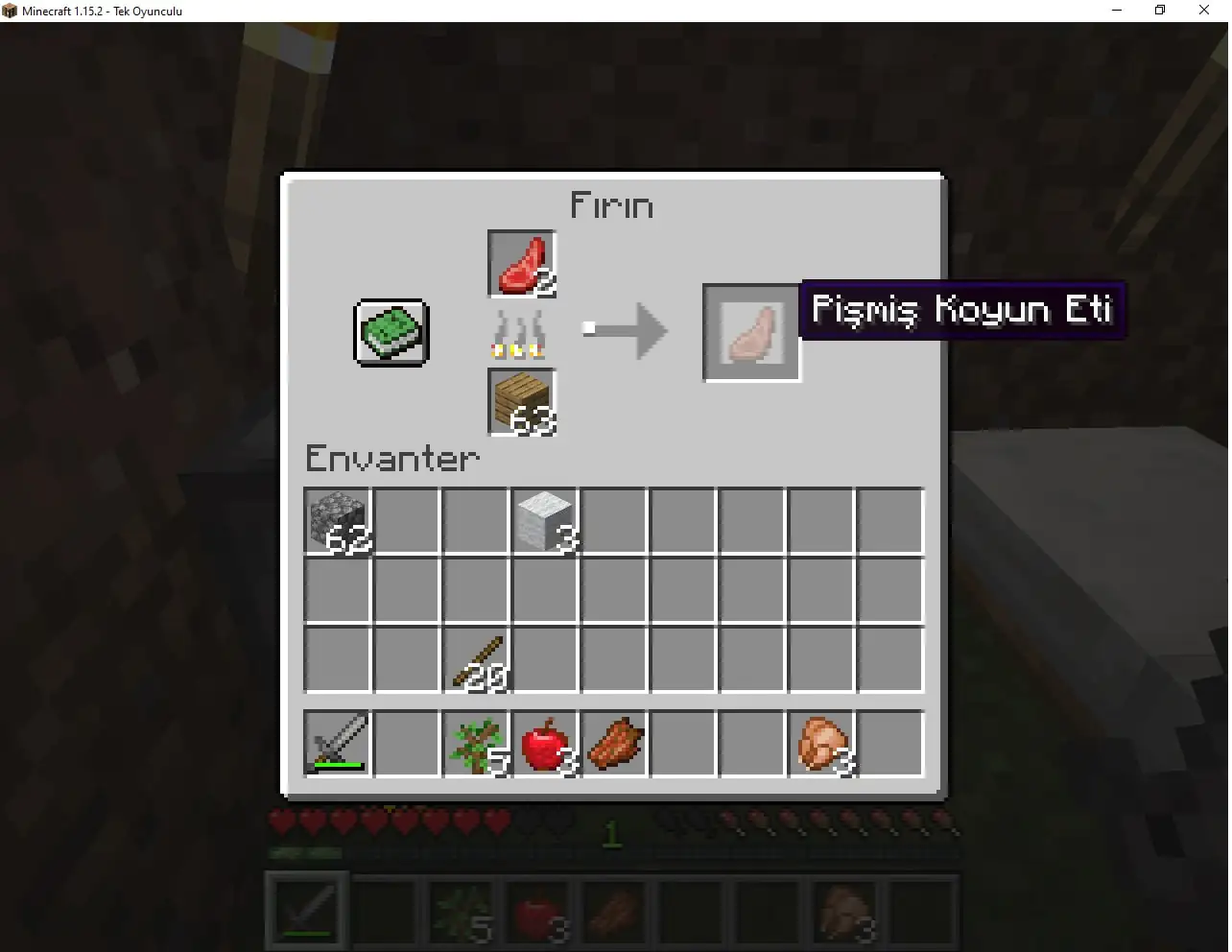Open the recipe book in the furnace
The width and height of the screenshot is (1232, 952).
tap(390, 333)
